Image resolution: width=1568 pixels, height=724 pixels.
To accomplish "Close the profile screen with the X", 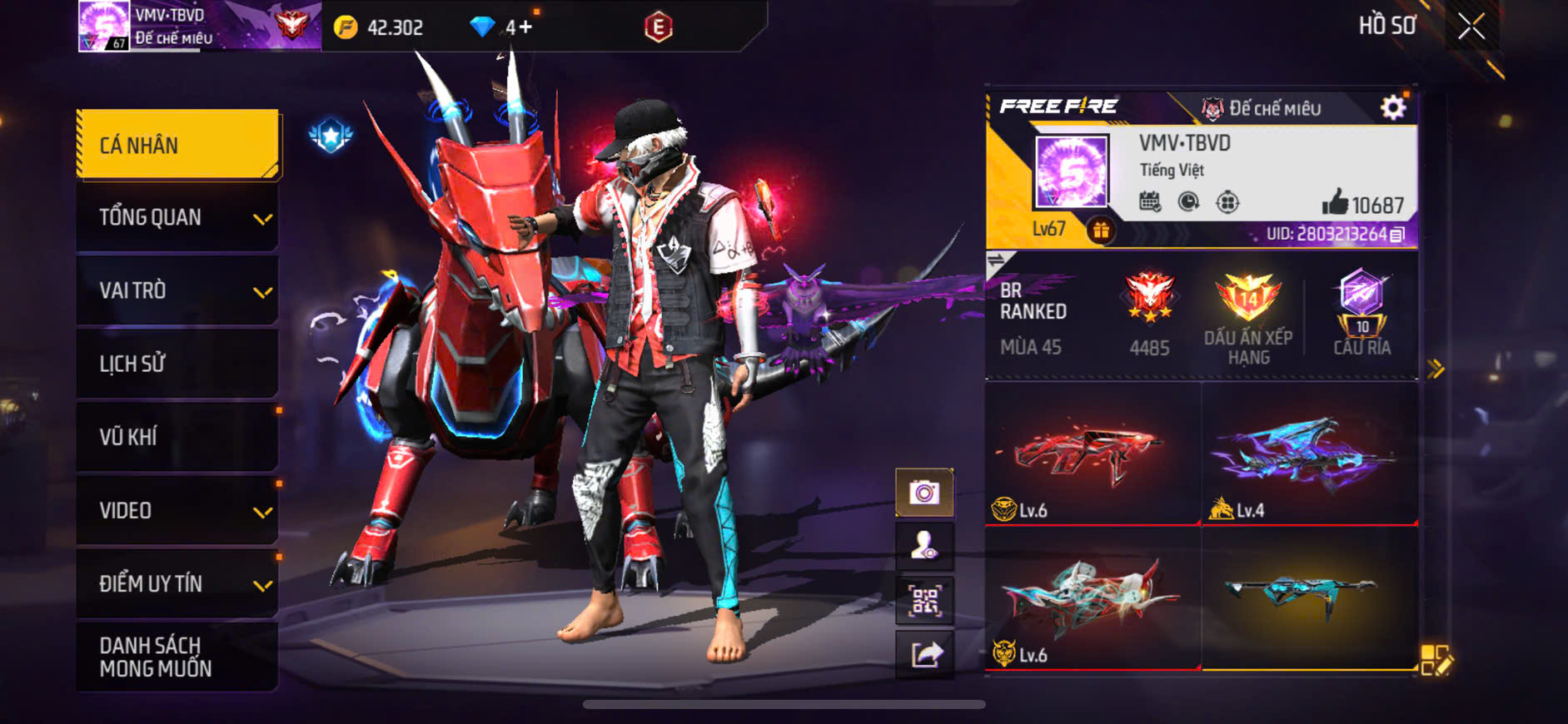I will (1471, 27).
